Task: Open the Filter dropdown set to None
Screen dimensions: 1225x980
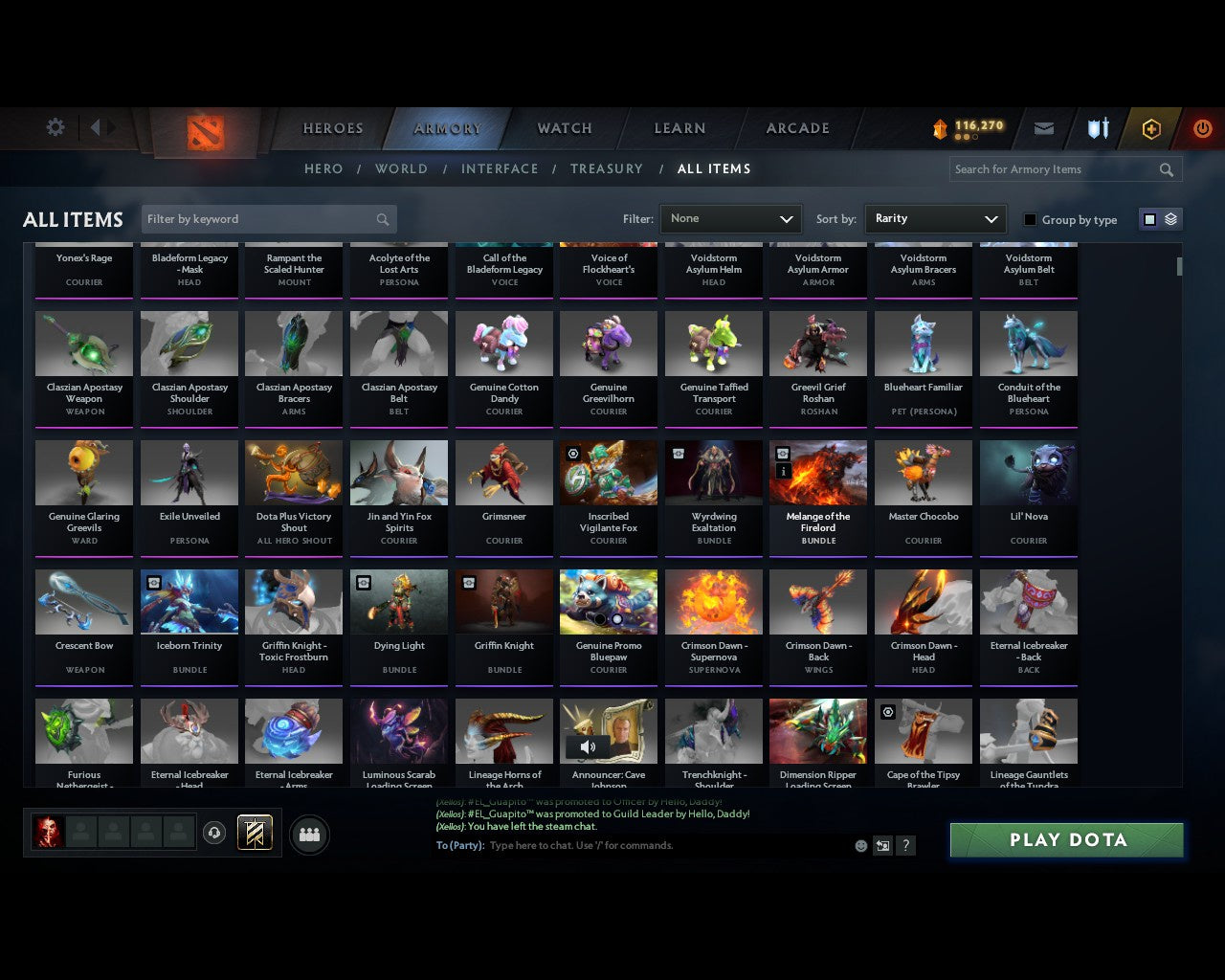Action: click(730, 219)
